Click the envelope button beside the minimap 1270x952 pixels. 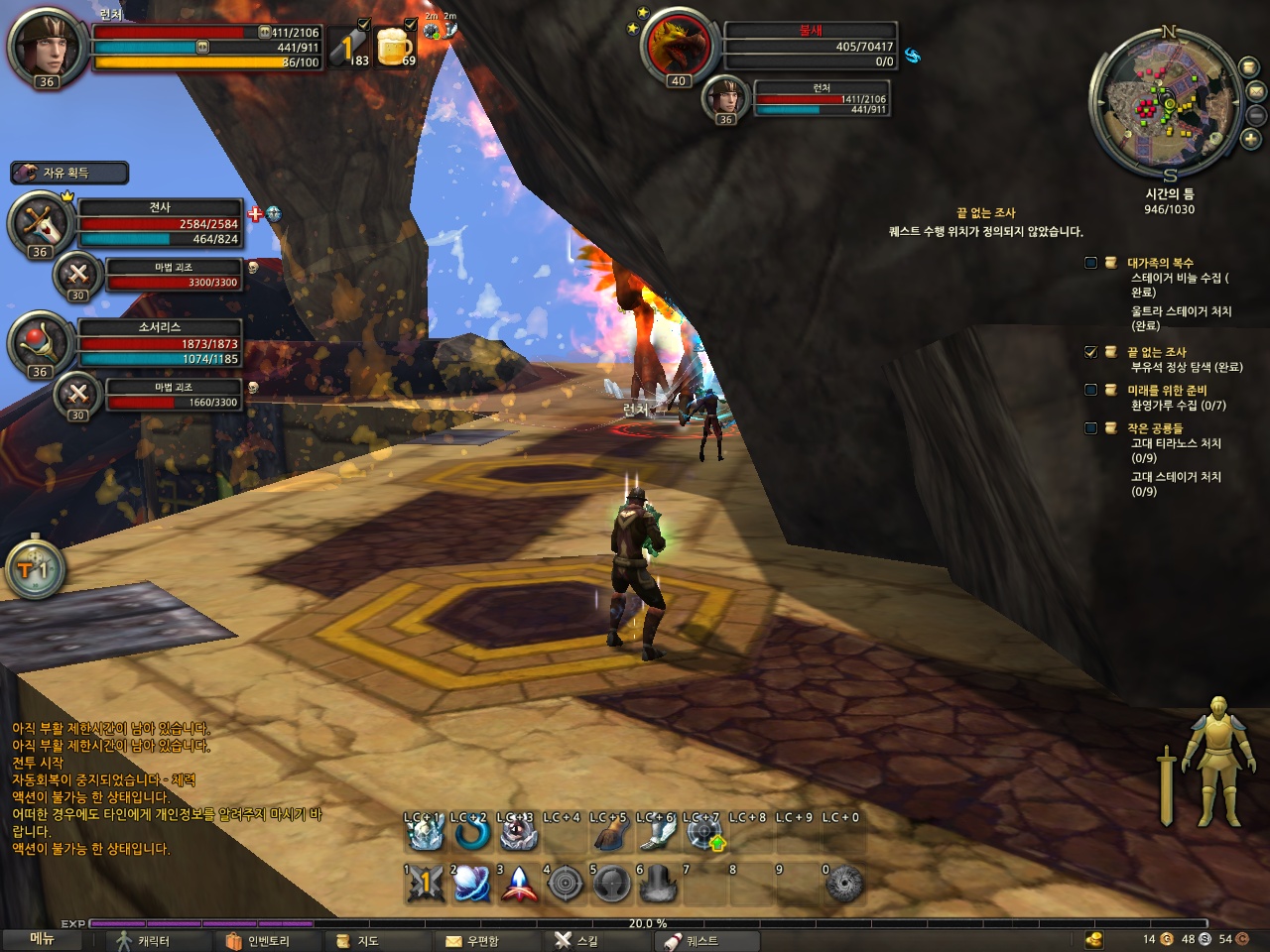tap(1256, 91)
